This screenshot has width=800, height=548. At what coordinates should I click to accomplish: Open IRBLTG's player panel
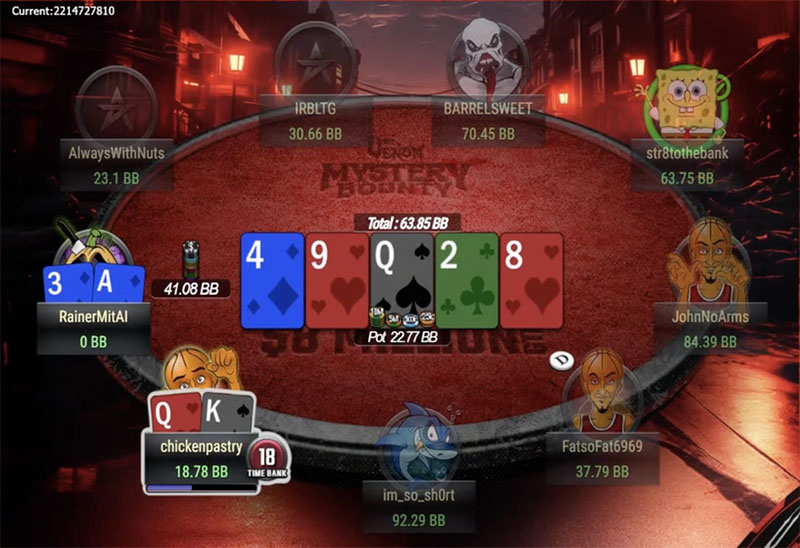pos(307,120)
